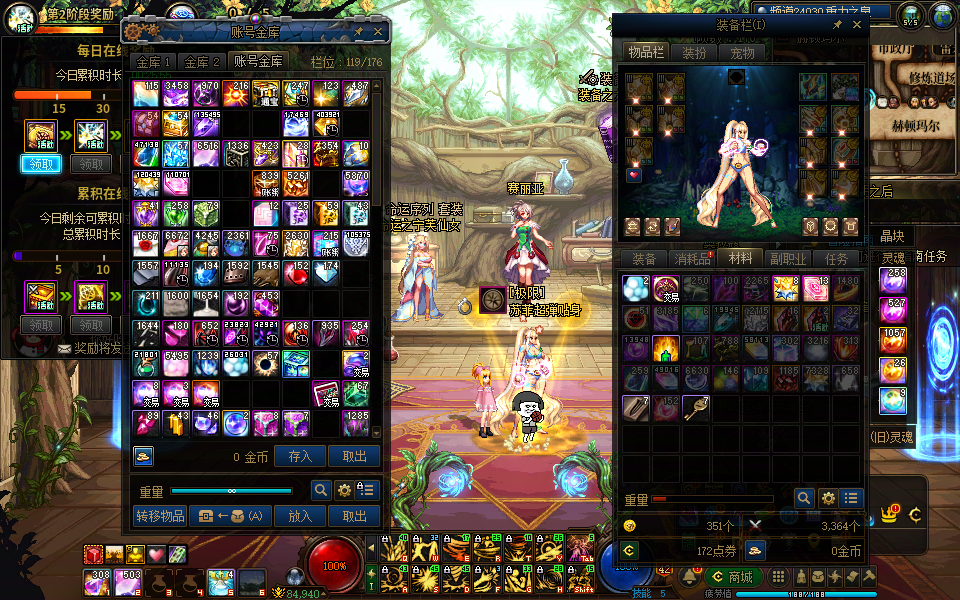Click the vault magnifier search button
This screenshot has width=960, height=600.
click(x=321, y=490)
